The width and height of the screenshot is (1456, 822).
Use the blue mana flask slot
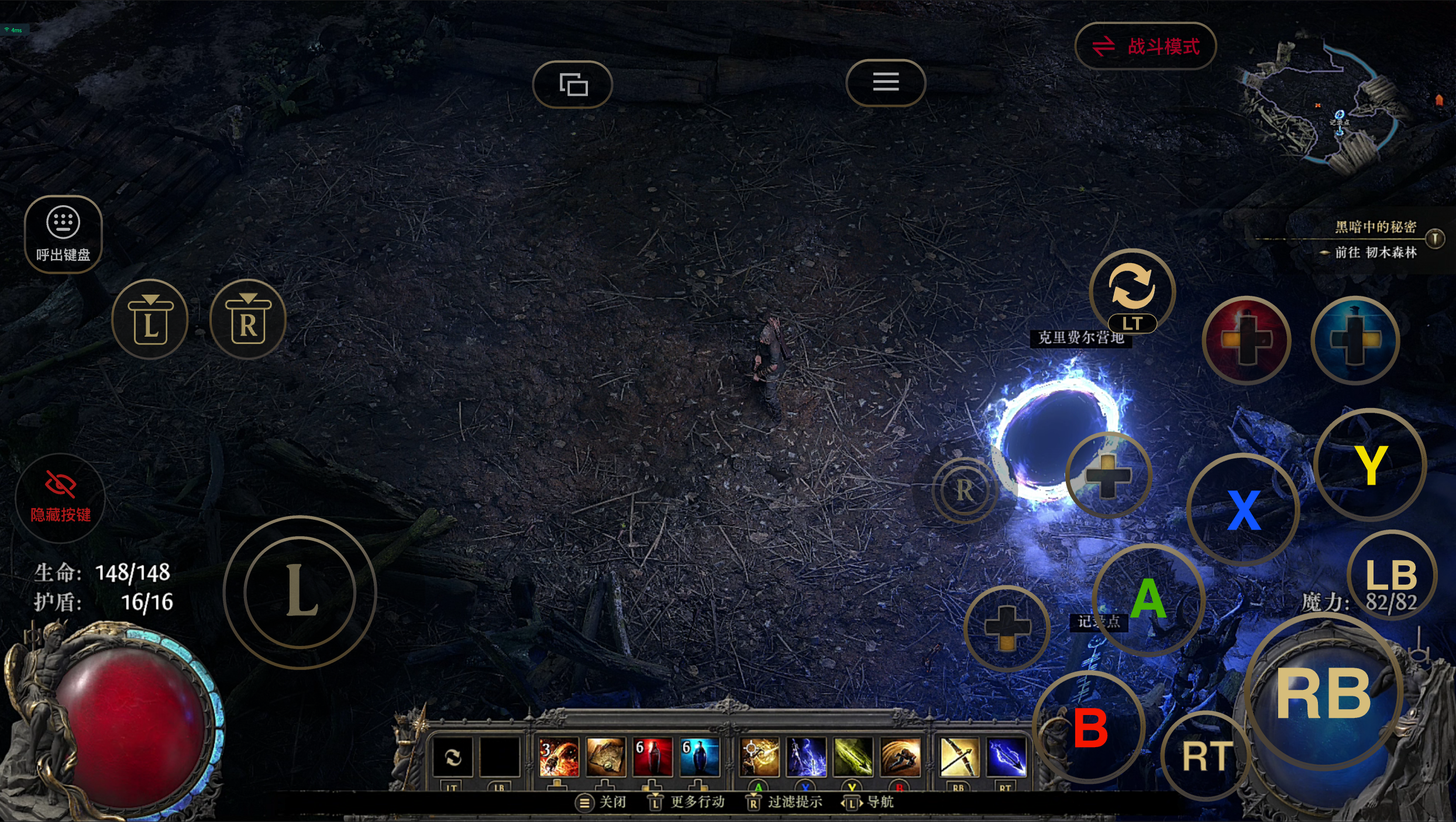pyautogui.click(x=699, y=757)
